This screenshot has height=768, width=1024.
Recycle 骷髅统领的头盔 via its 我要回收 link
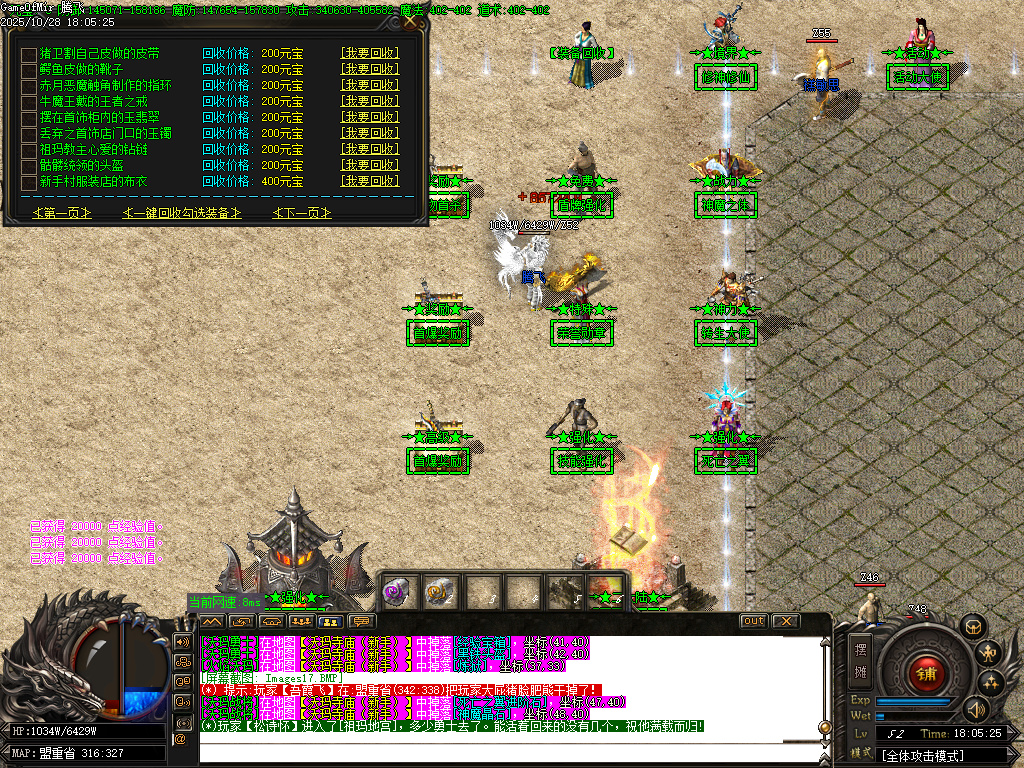[x=369, y=166]
